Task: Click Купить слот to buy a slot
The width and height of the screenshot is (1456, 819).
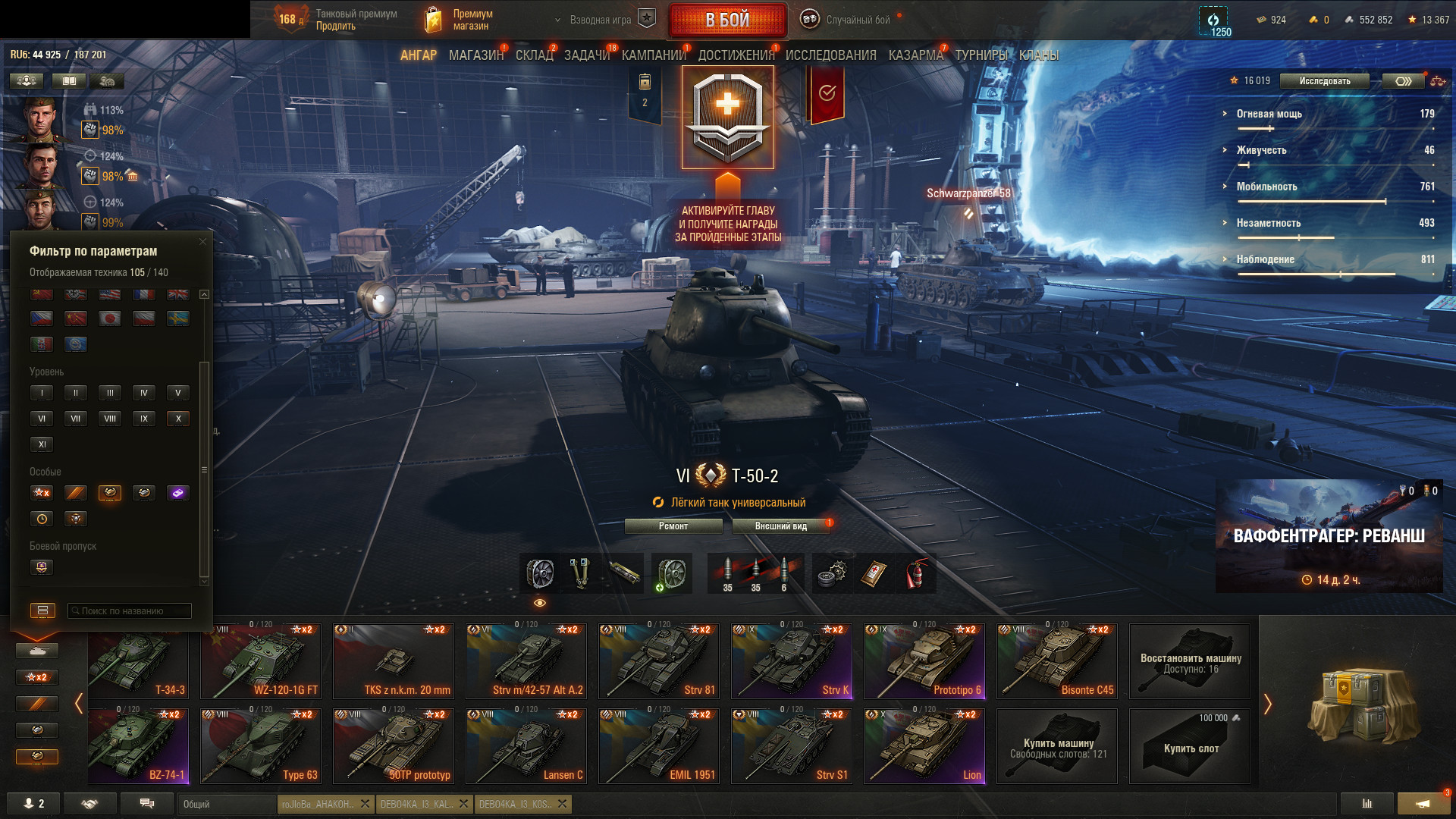Action: tap(1190, 746)
